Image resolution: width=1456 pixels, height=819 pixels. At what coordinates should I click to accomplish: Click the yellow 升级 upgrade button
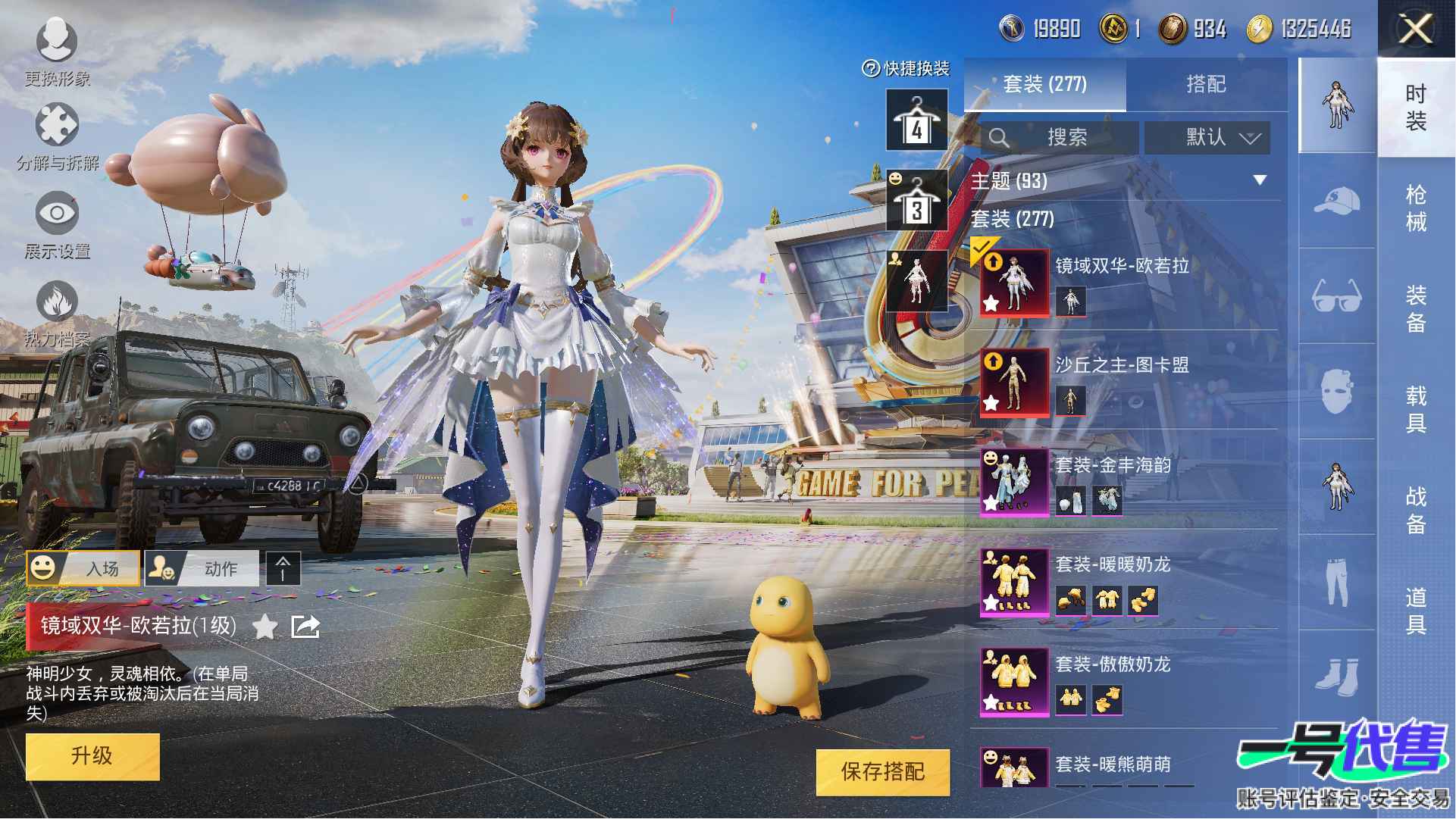tap(92, 756)
